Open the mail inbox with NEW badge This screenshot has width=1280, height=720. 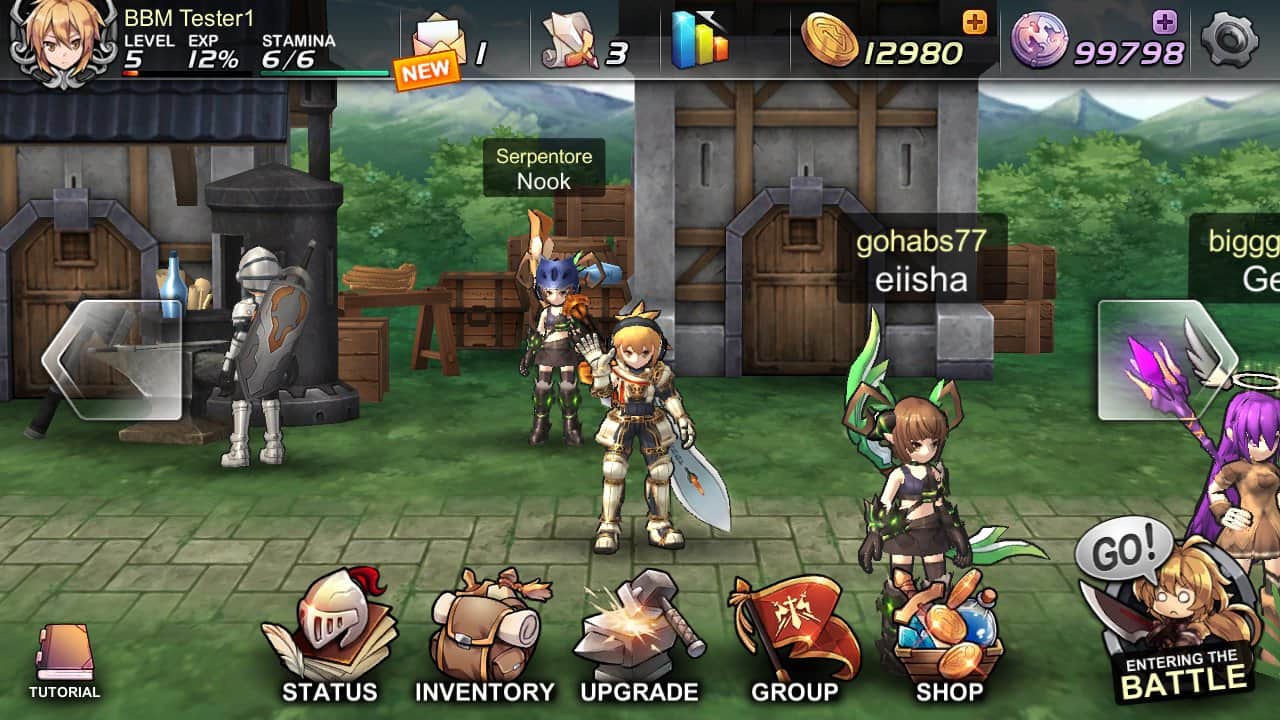[437, 37]
